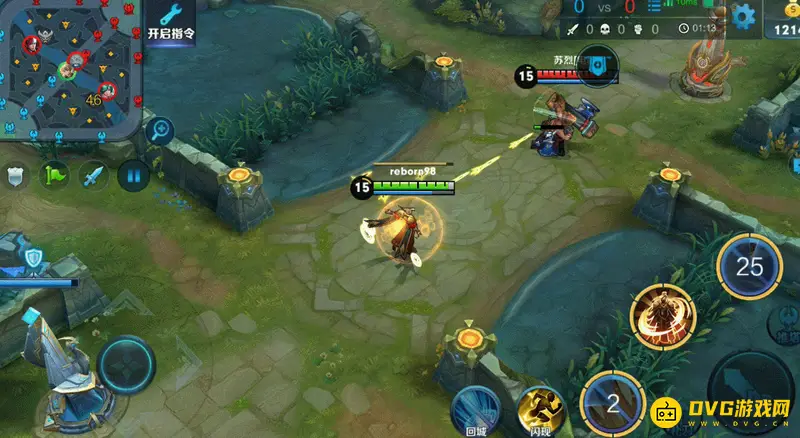Send the sword attack signal
The height and width of the screenshot is (438, 800).
(93, 176)
